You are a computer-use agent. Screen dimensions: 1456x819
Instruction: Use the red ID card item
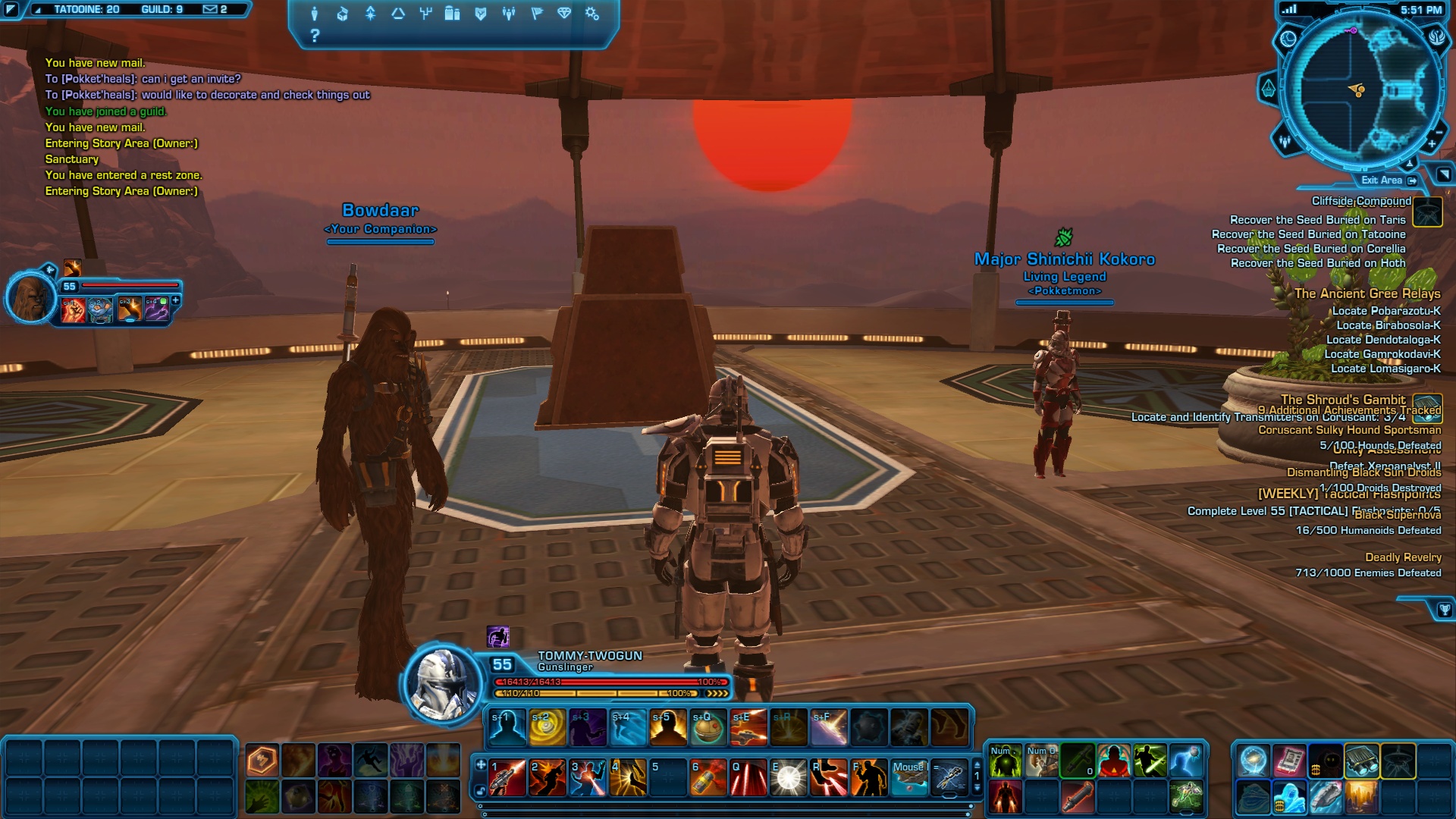coord(1288,761)
